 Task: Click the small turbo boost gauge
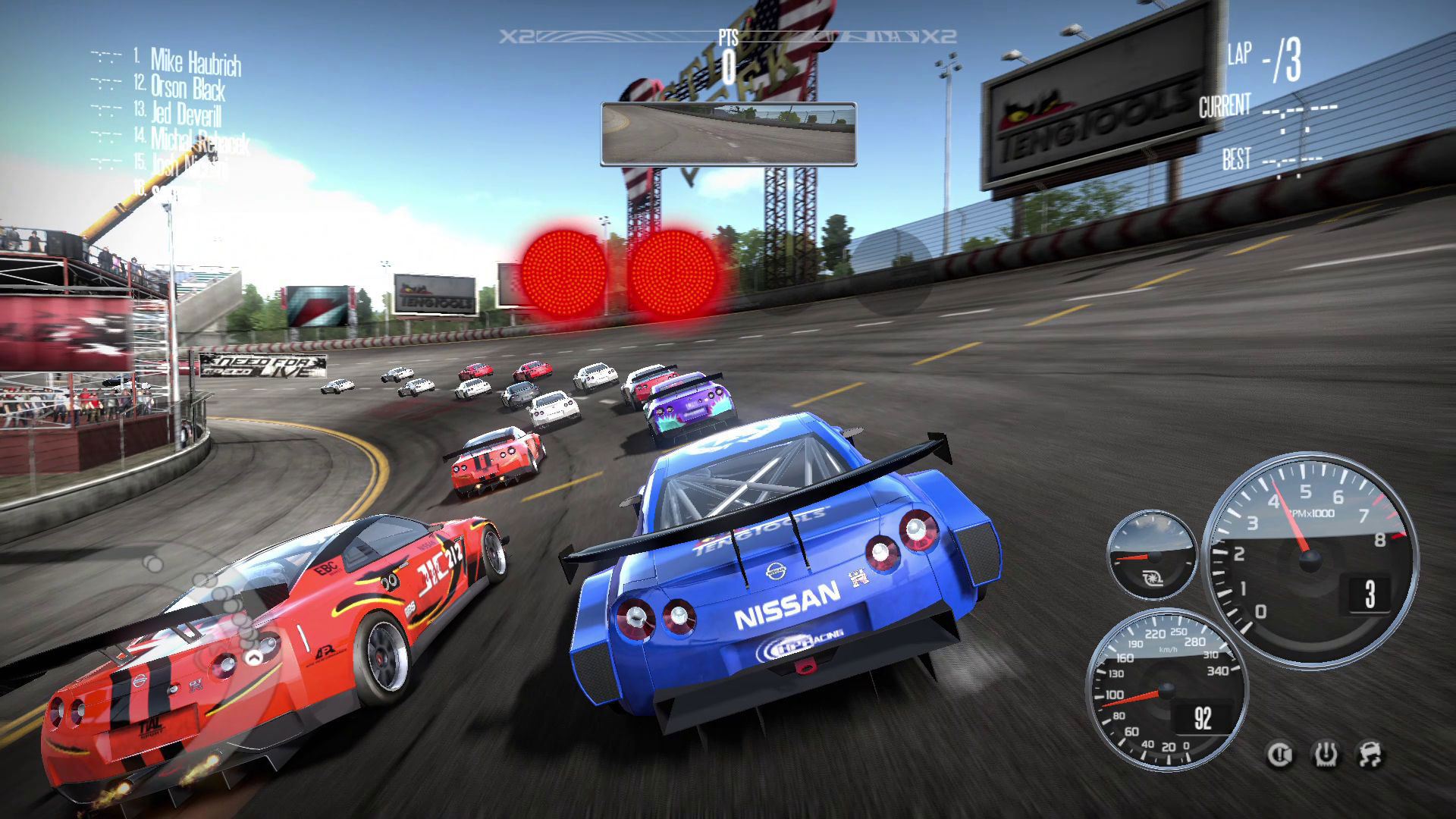[x=1150, y=557]
